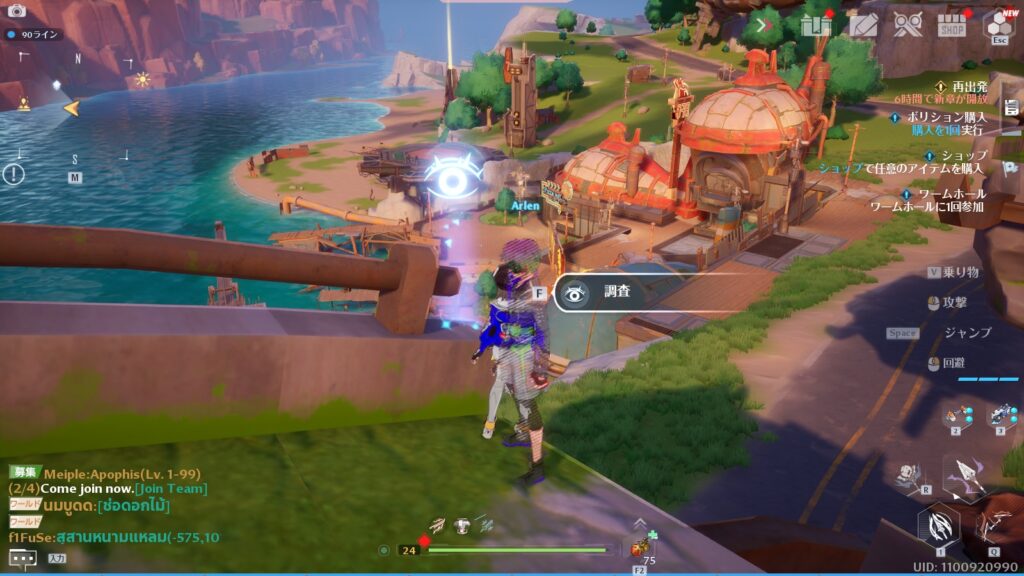Open the chat speech-bubble button
The image size is (1024, 576).
point(22,558)
